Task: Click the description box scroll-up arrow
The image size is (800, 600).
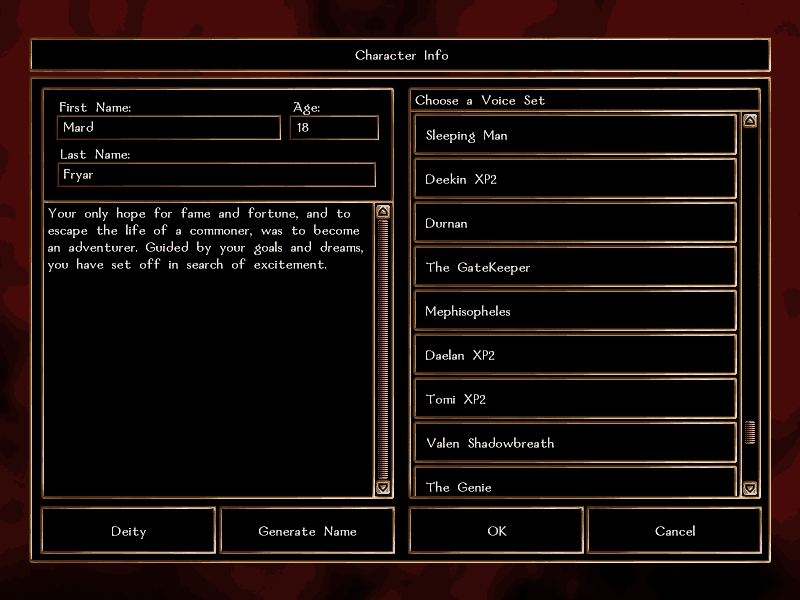Action: [383, 211]
